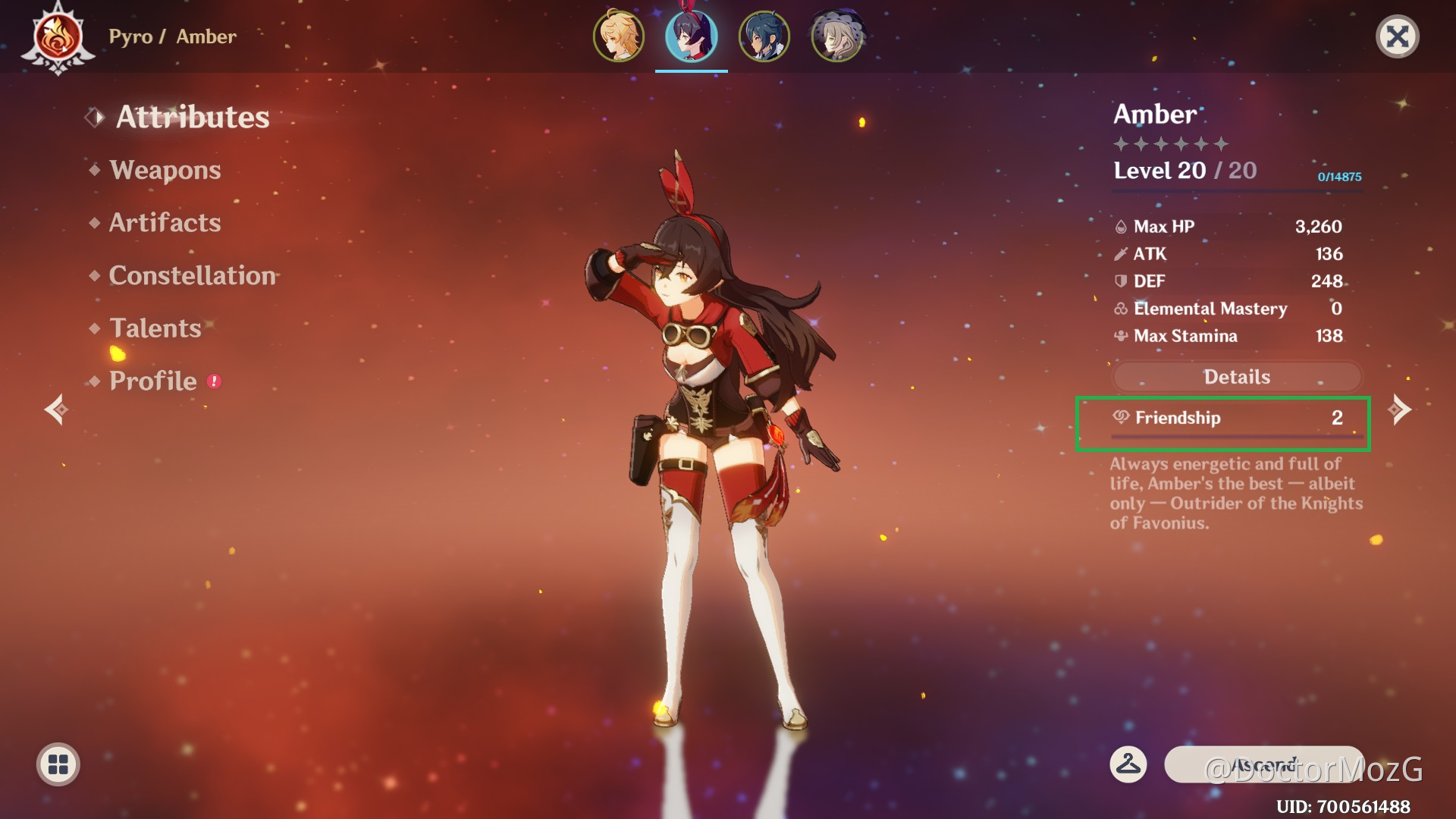The height and width of the screenshot is (819, 1456).
Task: Select Amber's portrait in party row
Action: (x=691, y=36)
